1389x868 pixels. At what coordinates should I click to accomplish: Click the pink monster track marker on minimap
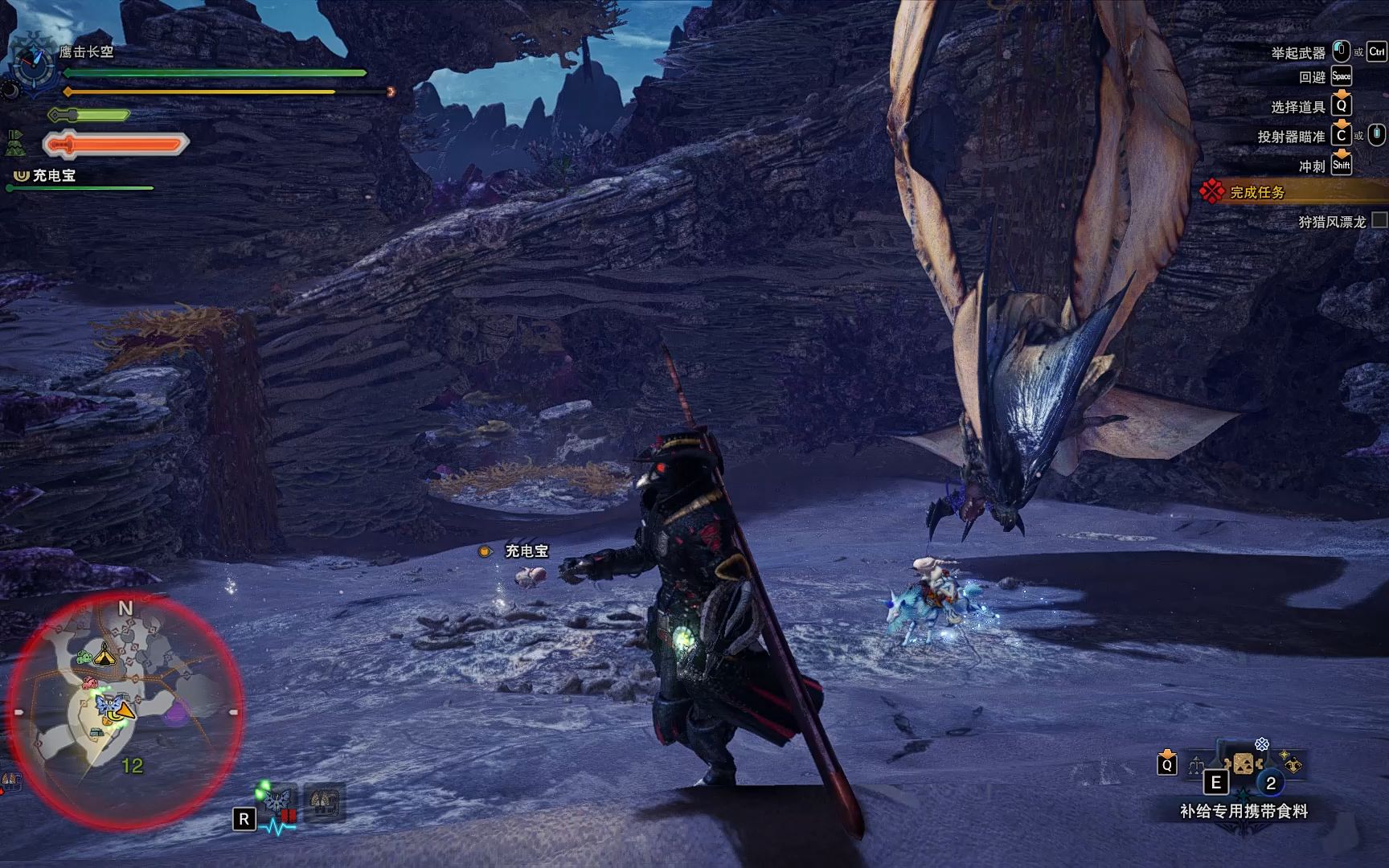coord(89,683)
